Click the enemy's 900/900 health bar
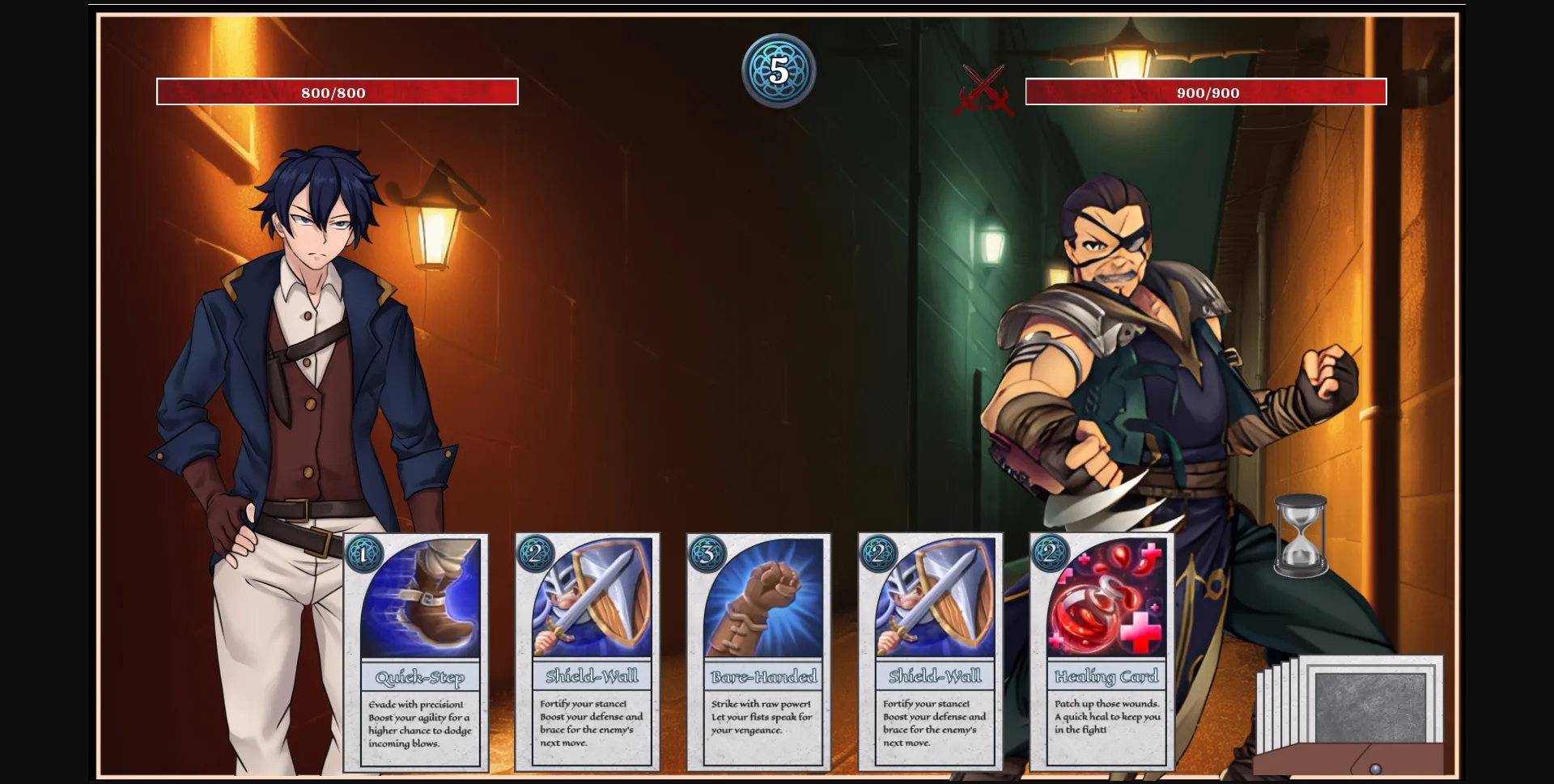Screen dimensions: 1554x784 1208,91
